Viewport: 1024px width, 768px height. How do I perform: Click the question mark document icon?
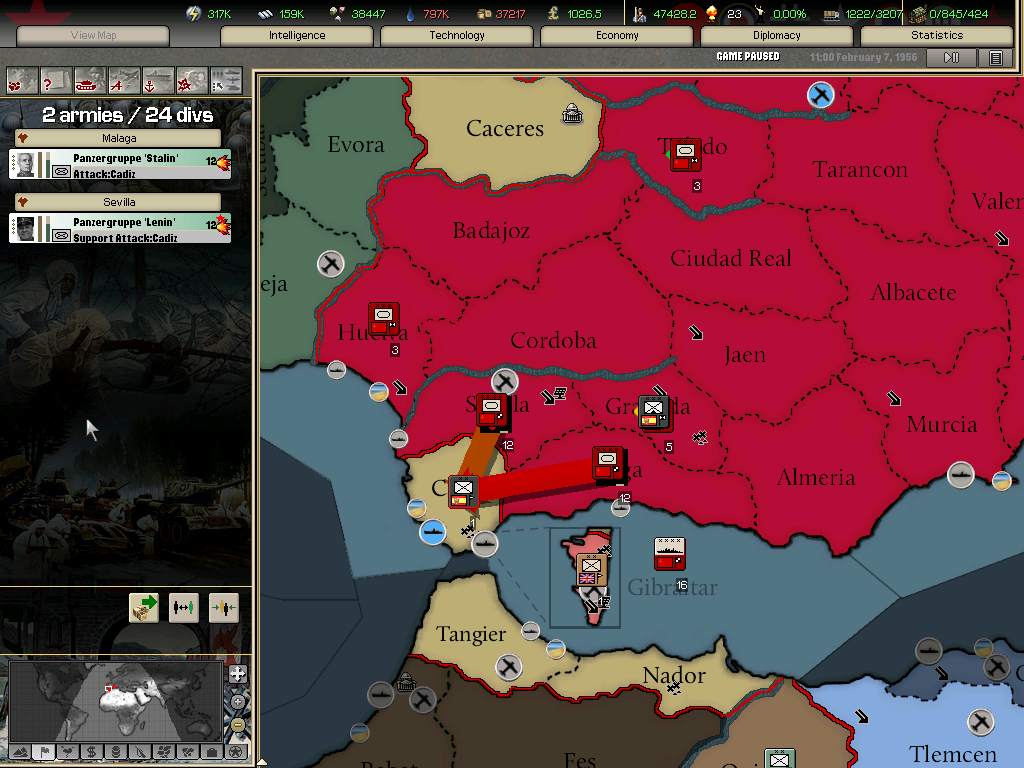56,79
